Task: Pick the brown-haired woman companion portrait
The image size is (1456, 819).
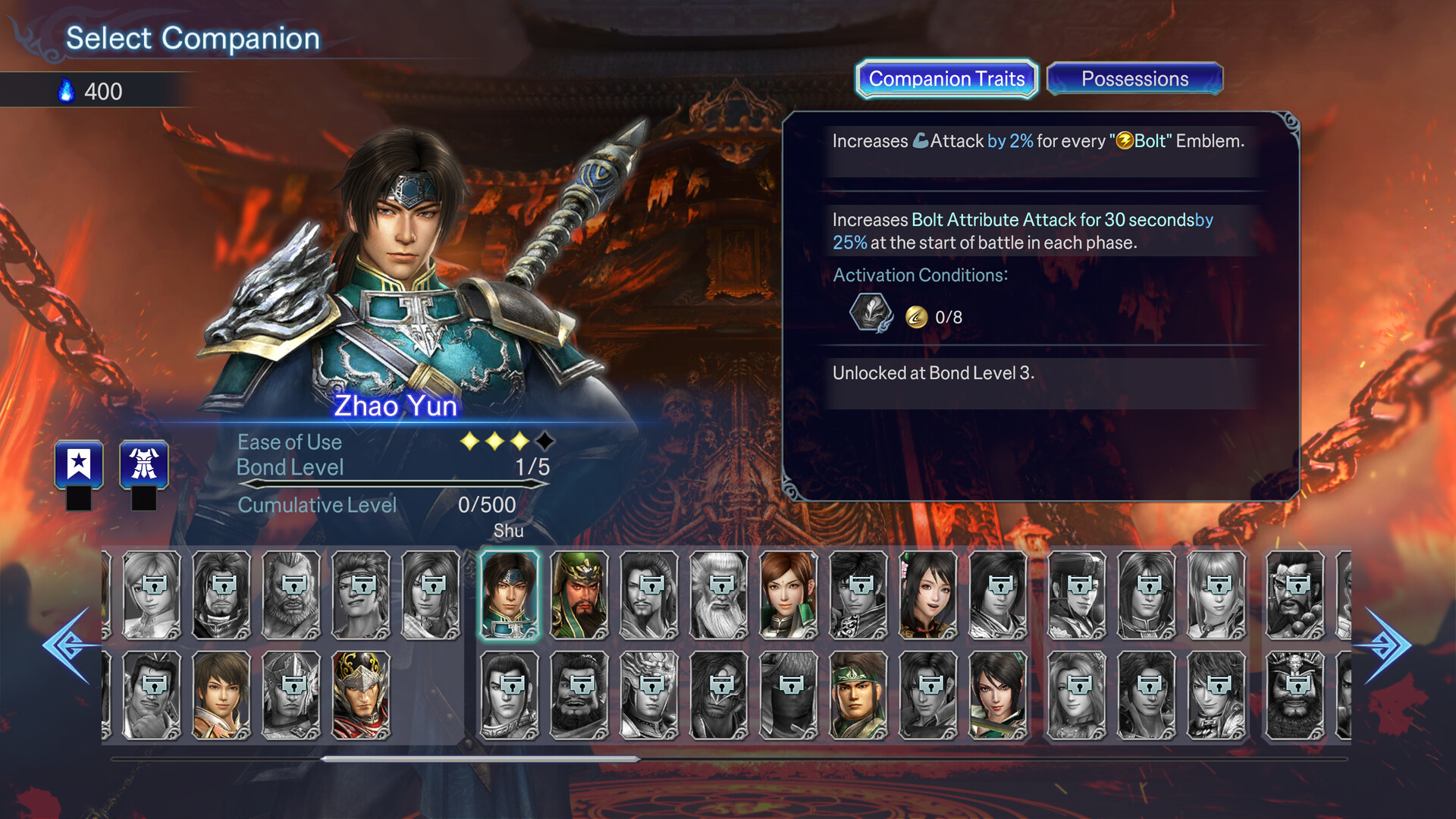Action: pyautogui.click(x=789, y=595)
